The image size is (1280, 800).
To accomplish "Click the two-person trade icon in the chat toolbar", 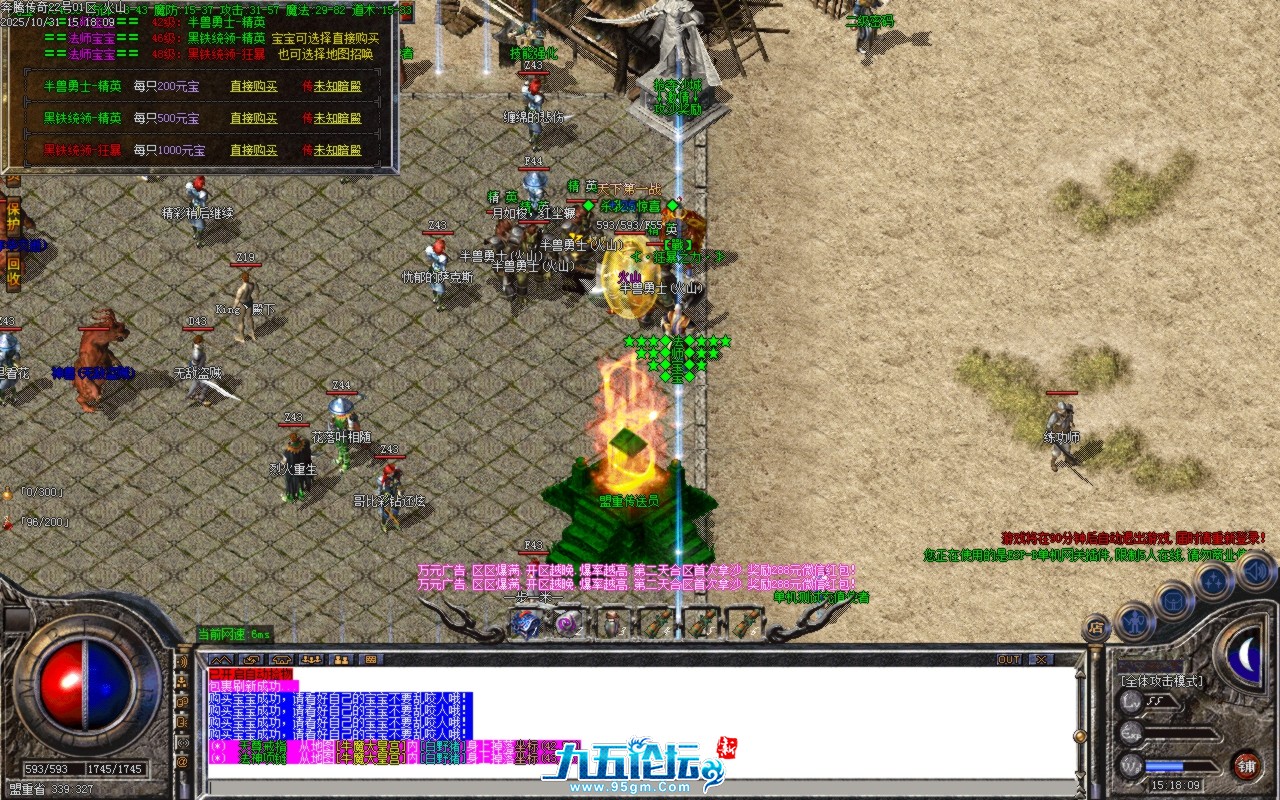I will 340,659.
